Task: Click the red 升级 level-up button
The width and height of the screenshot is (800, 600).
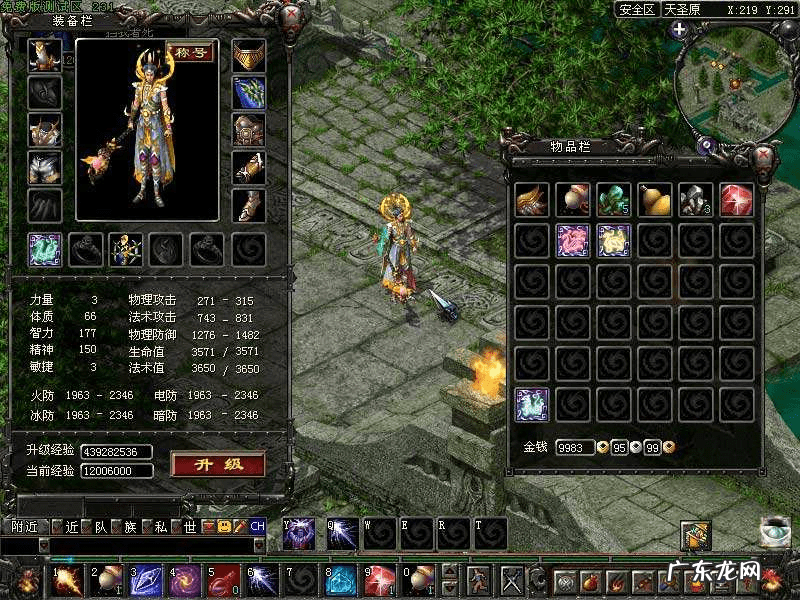Action: (x=217, y=464)
